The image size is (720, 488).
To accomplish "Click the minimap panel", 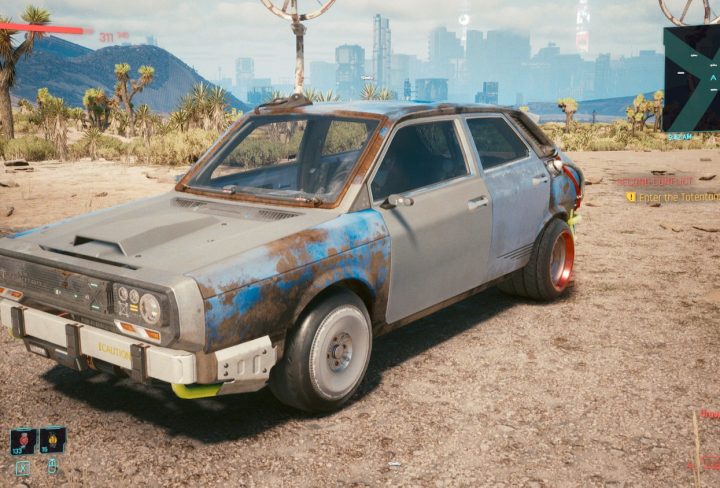I will (x=692, y=78).
